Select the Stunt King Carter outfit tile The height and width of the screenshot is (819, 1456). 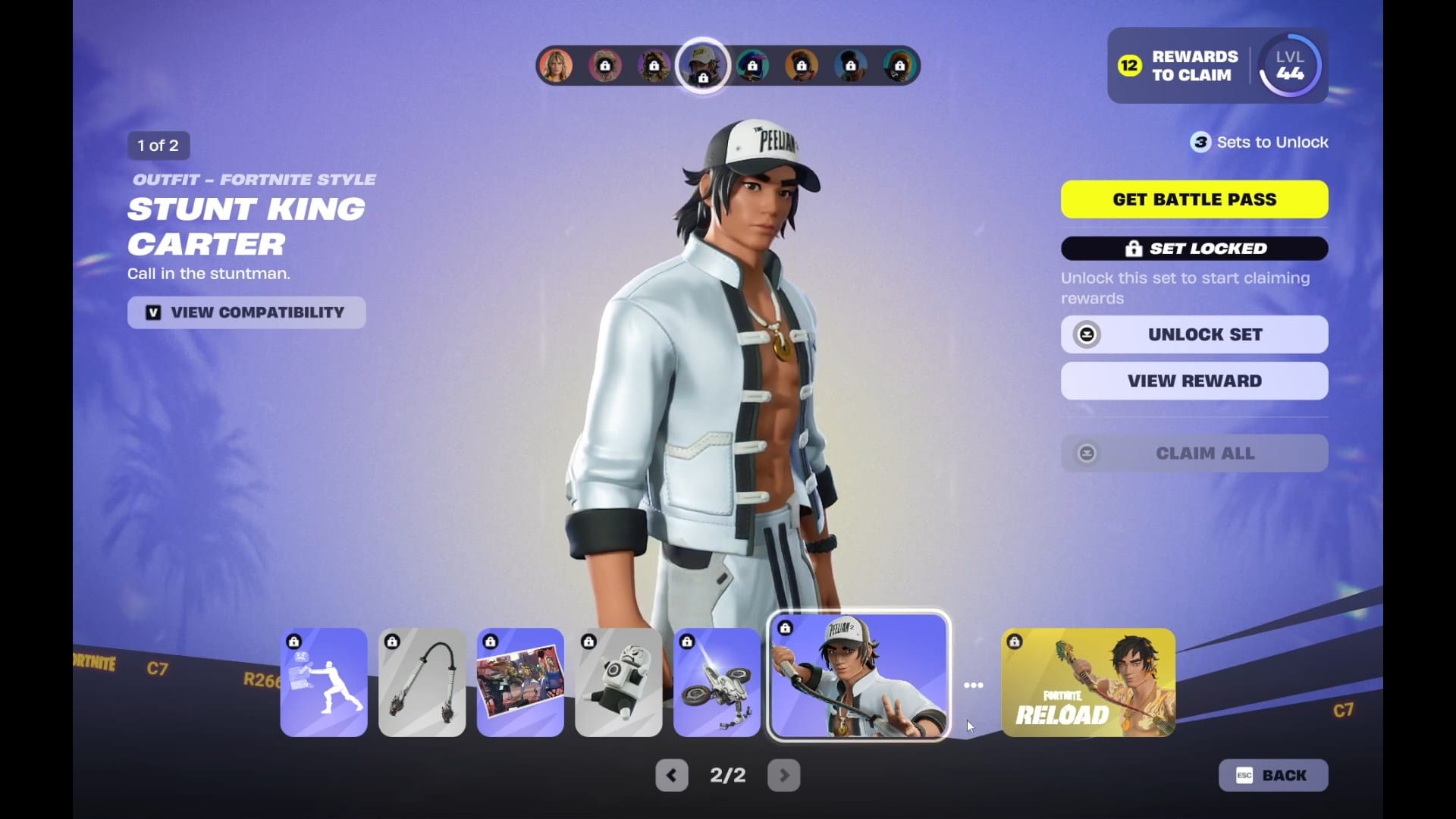pyautogui.click(x=859, y=676)
